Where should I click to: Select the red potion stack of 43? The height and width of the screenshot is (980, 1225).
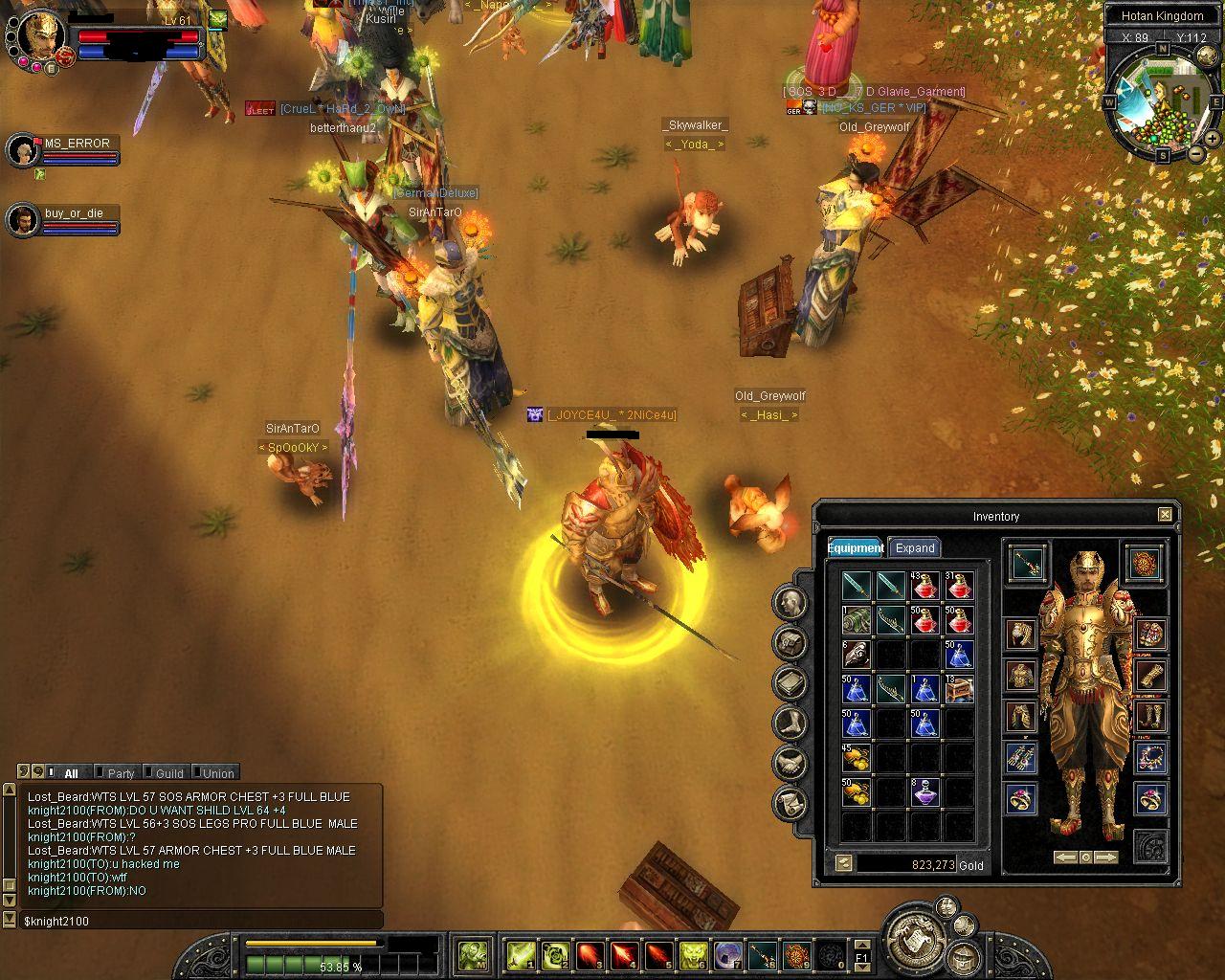point(924,586)
